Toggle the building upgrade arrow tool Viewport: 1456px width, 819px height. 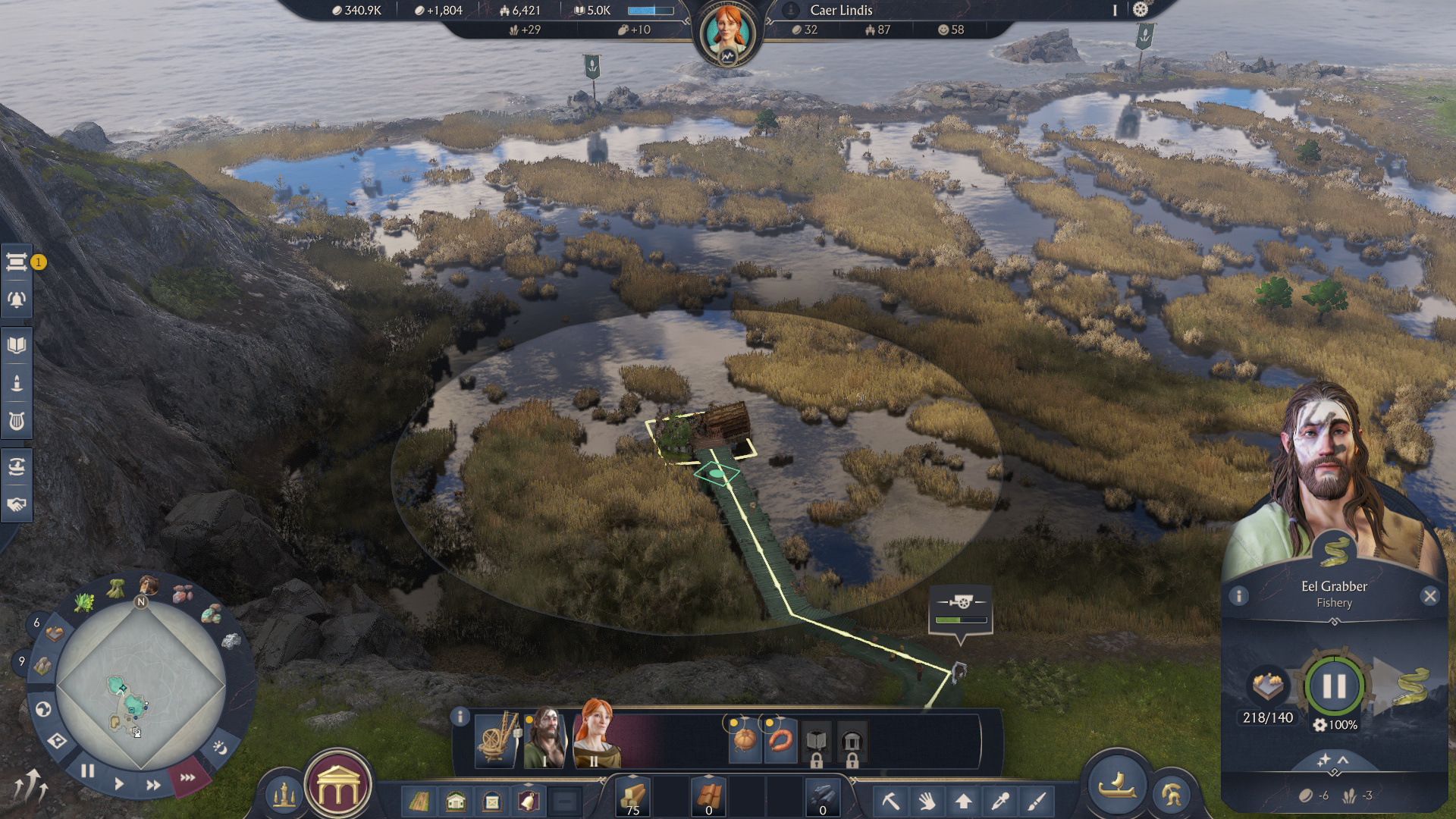point(963,802)
